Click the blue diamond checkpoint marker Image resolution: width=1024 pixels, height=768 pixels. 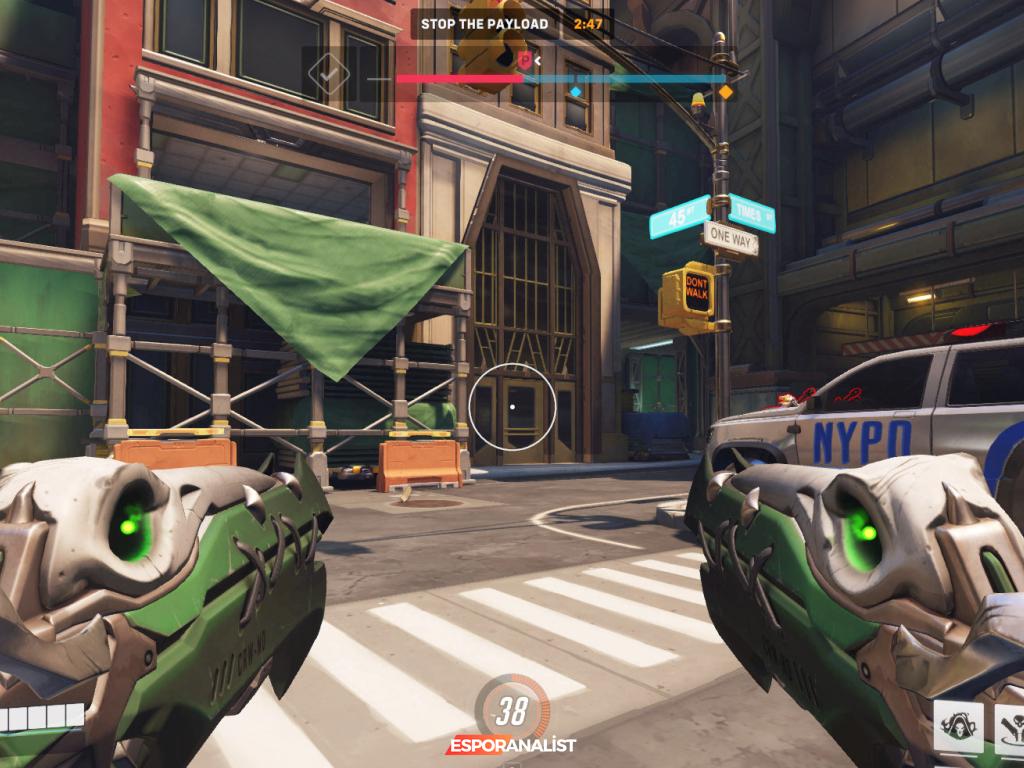coord(576,92)
